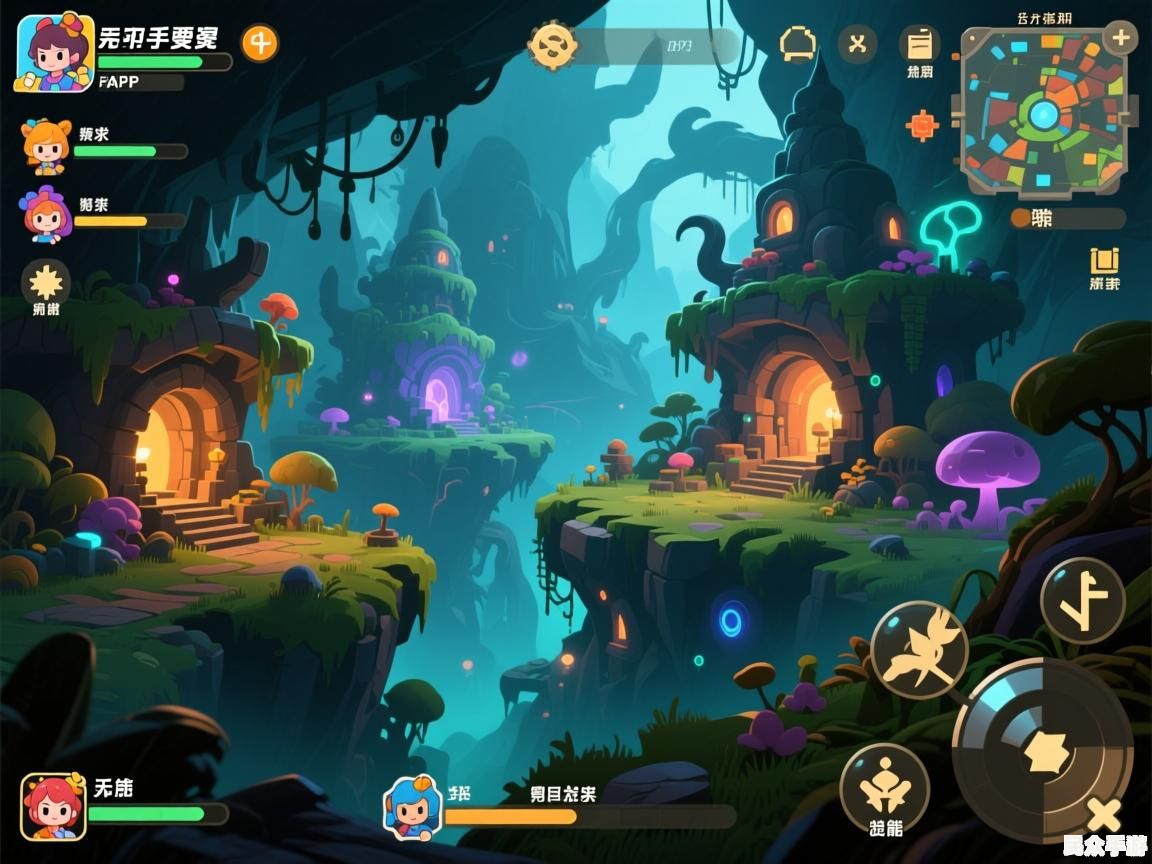Image resolution: width=1152 pixels, height=864 pixels.
Task: Open the crossed tools button
Action: coord(857,44)
